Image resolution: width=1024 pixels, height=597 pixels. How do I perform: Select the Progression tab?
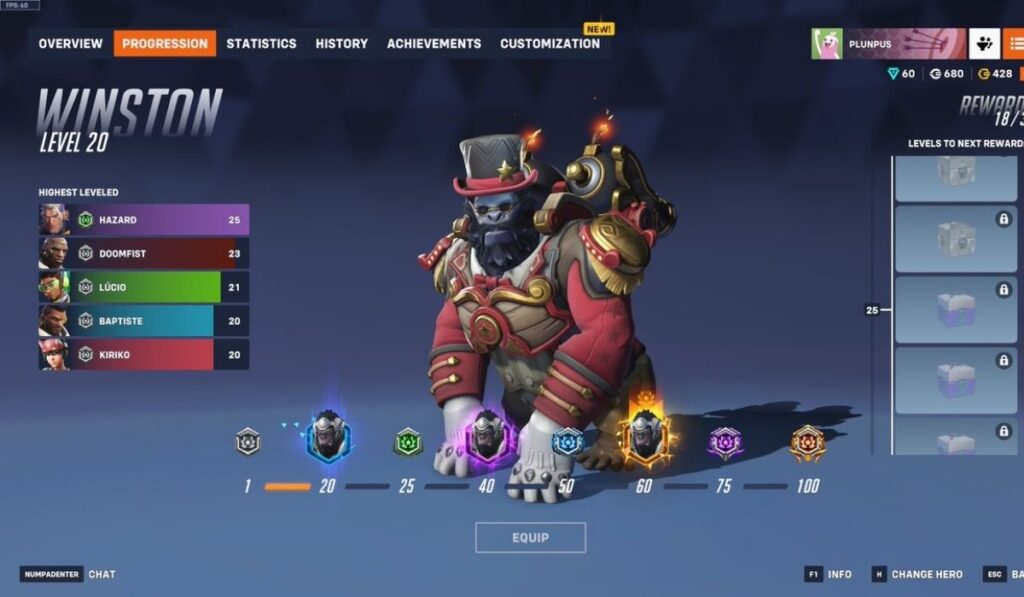[165, 43]
